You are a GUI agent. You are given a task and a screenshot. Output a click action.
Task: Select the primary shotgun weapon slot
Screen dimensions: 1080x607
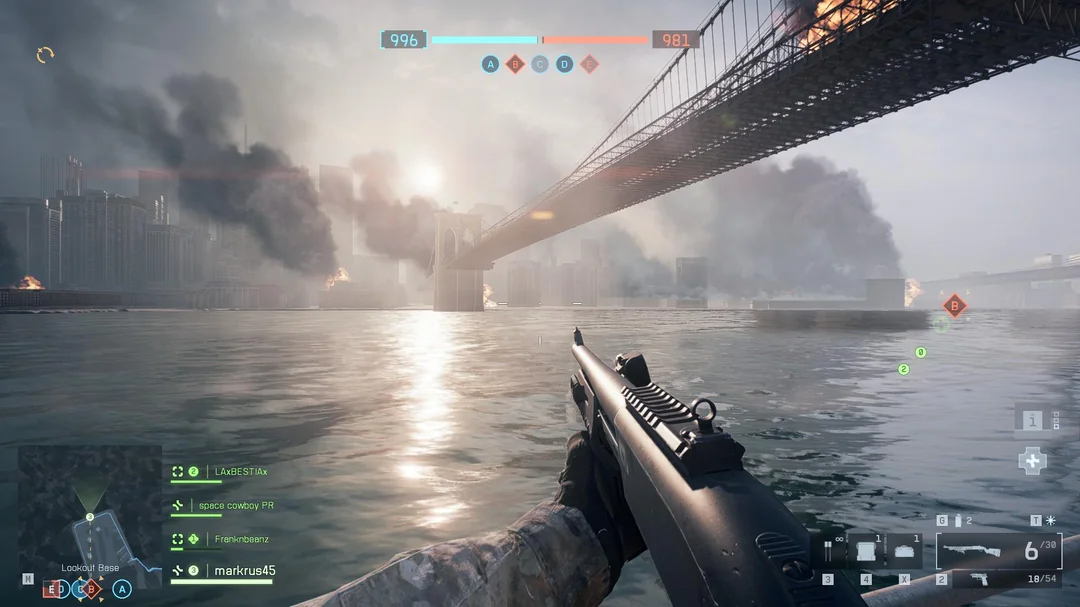998,551
